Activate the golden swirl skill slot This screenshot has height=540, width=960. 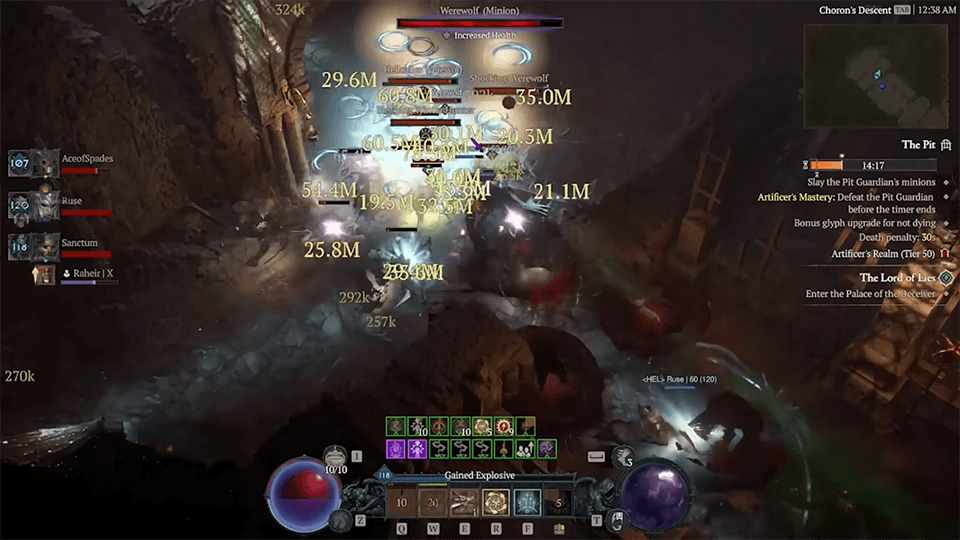496,502
